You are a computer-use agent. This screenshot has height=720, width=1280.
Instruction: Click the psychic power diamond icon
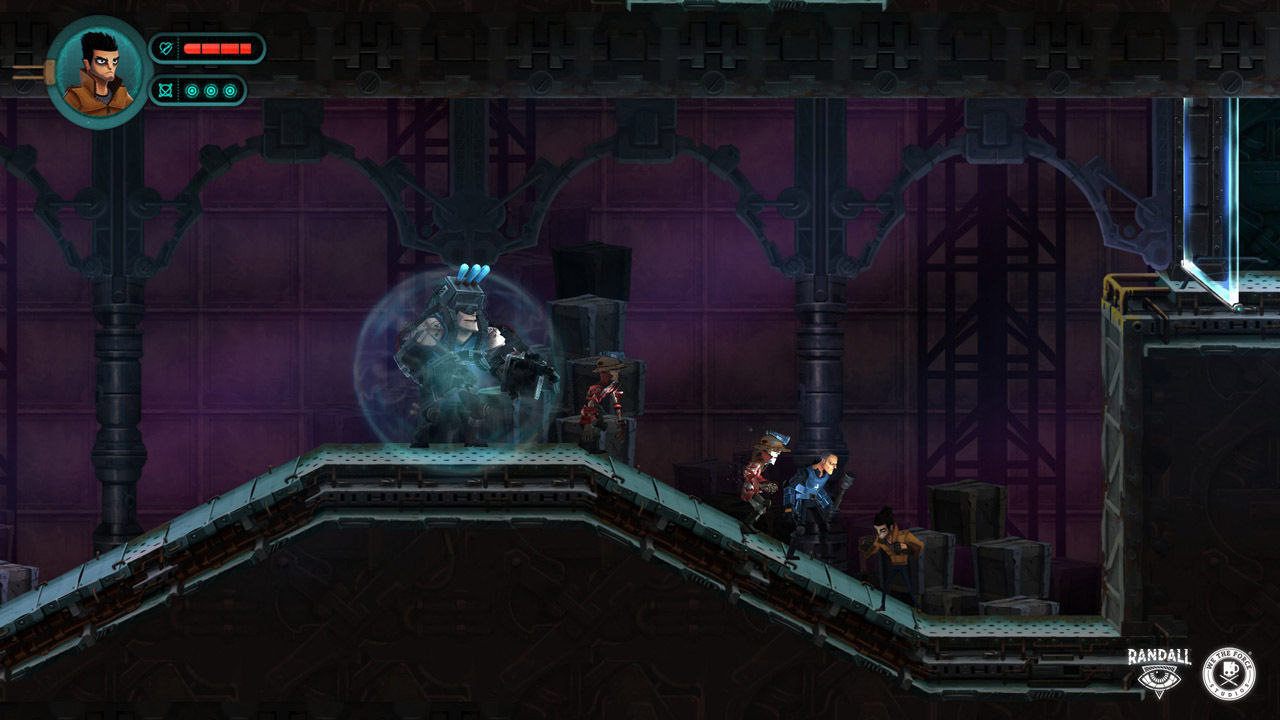[166, 90]
